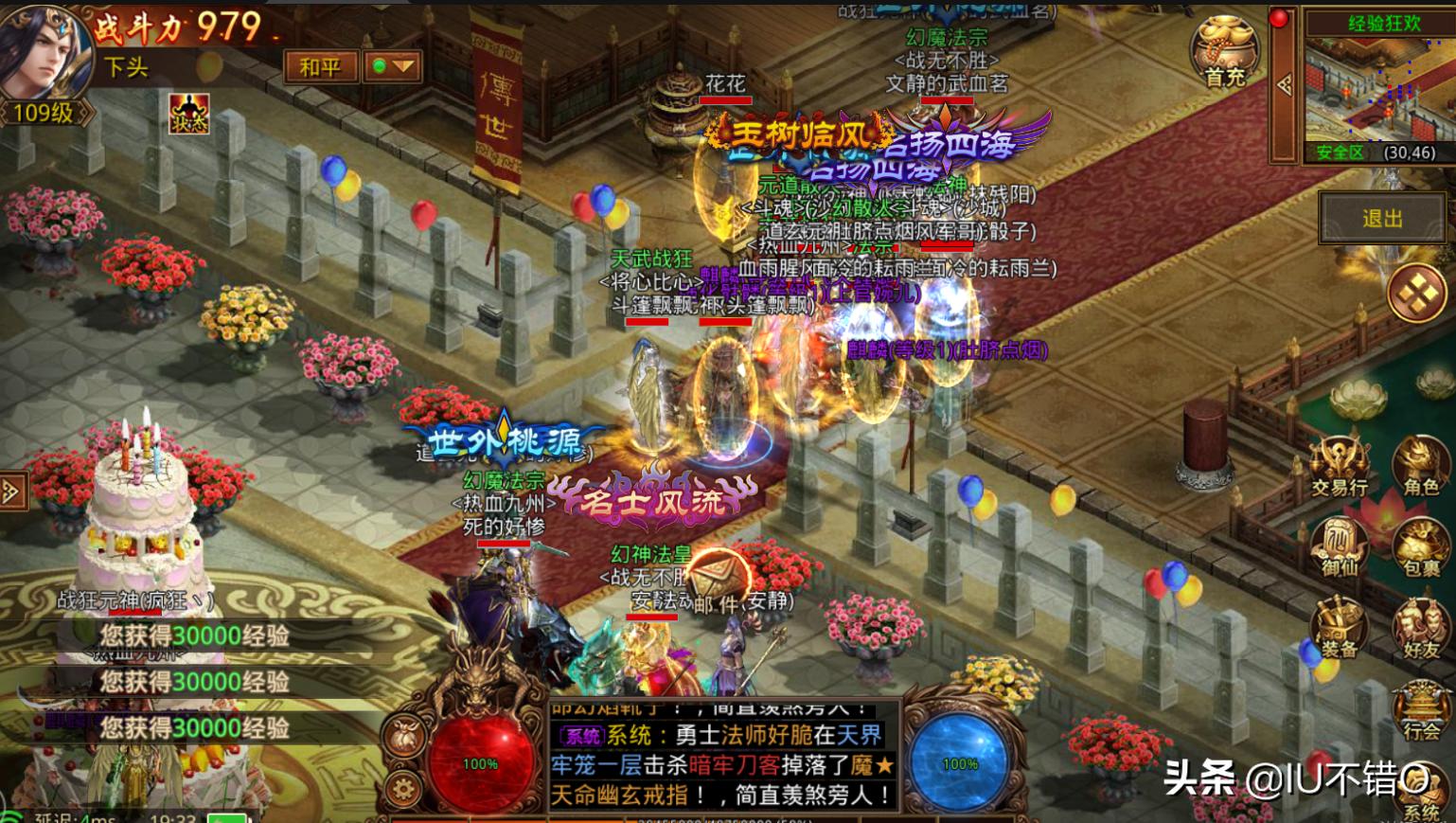
Task: Open chat settings gear beside chat box
Action: tap(404, 787)
